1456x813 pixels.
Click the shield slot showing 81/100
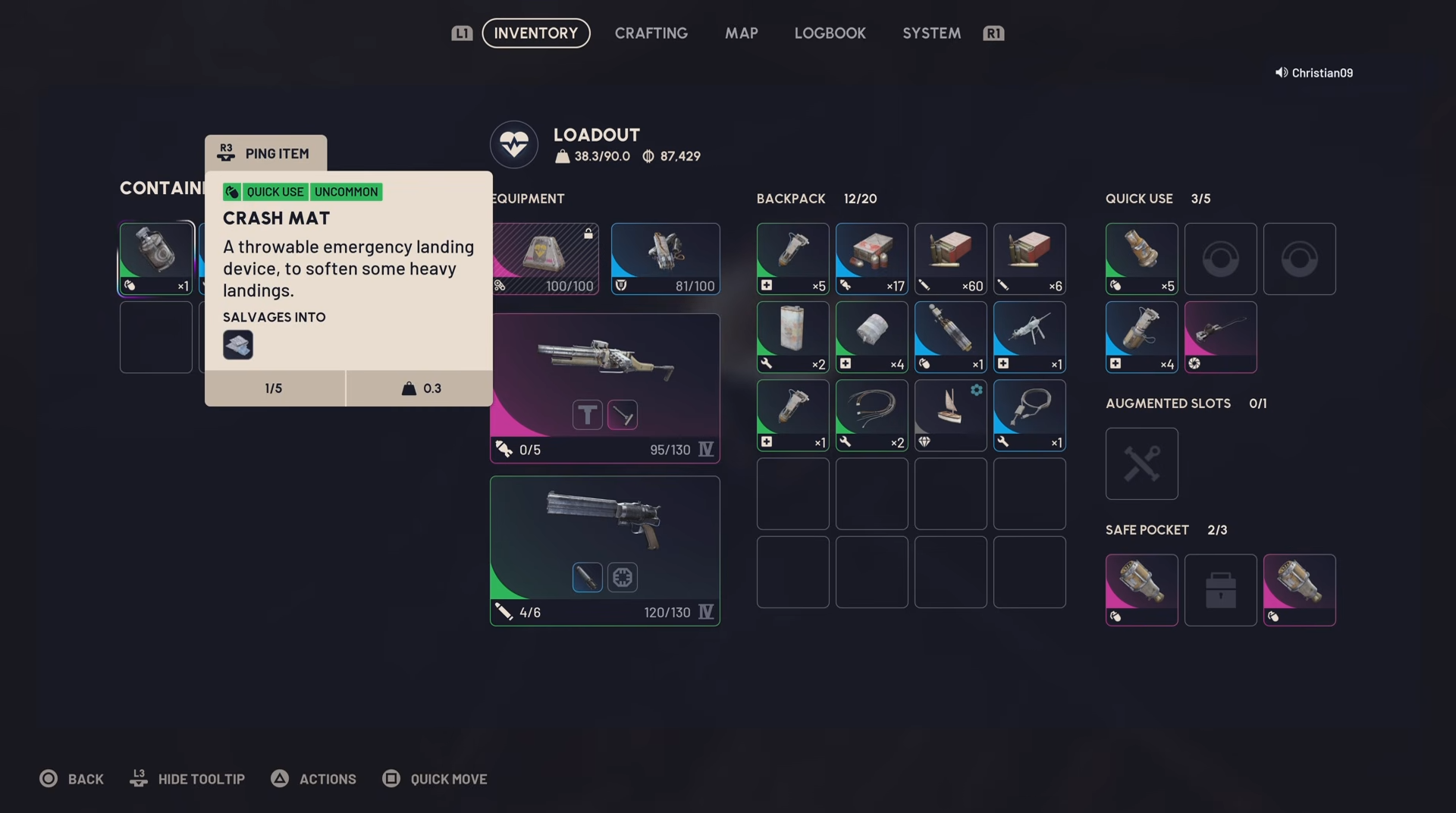point(665,259)
